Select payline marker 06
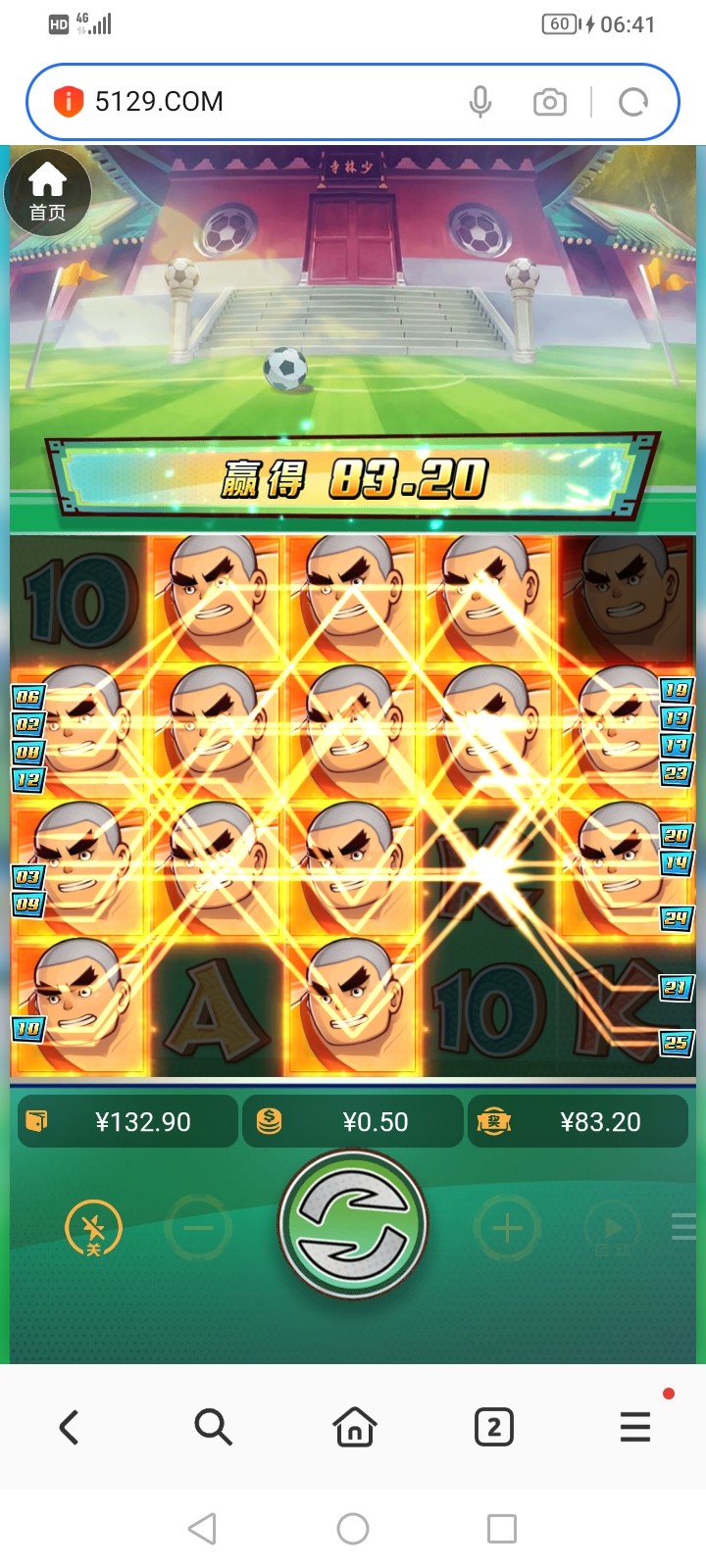706x1568 pixels. click(x=27, y=697)
